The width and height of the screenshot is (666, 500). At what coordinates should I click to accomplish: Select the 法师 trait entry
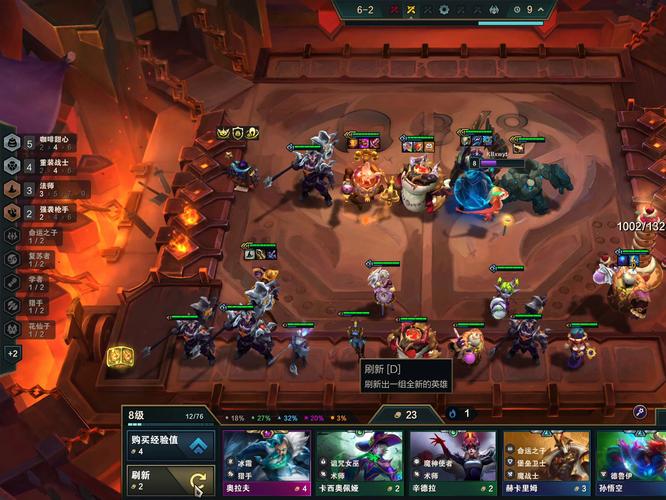pos(38,189)
